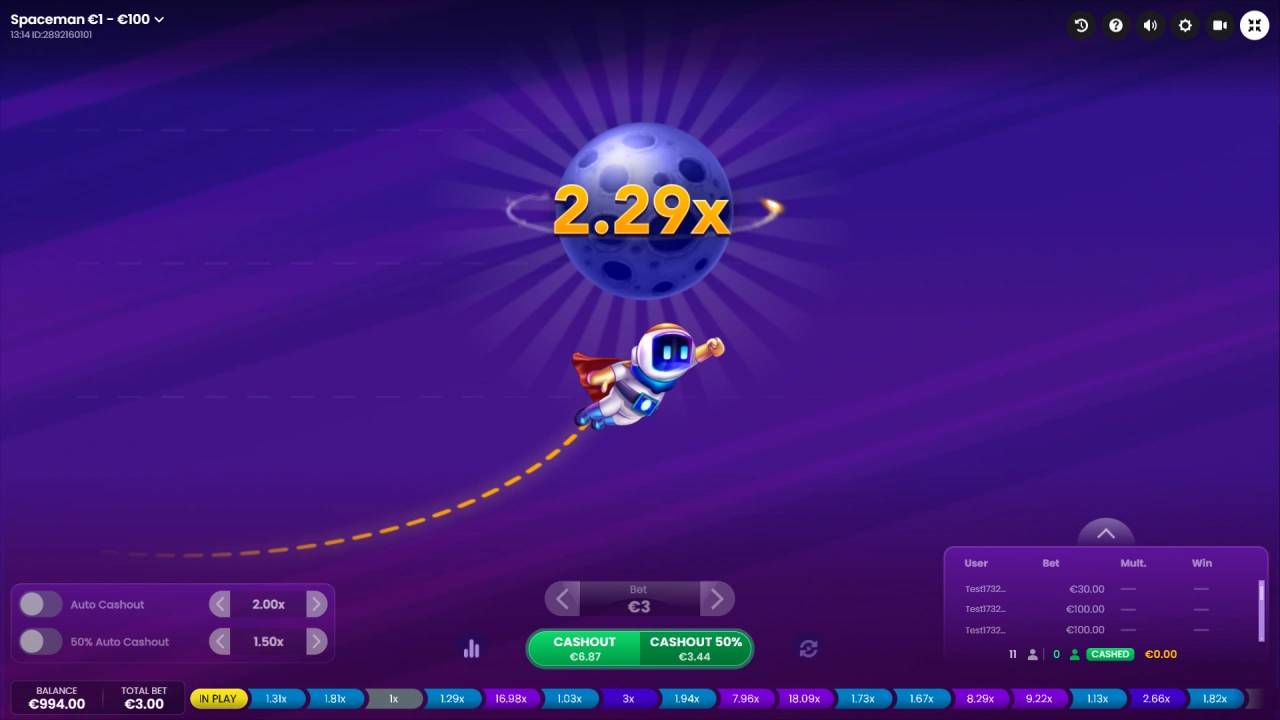Exit fullscreen with the white circle button

1254,25
